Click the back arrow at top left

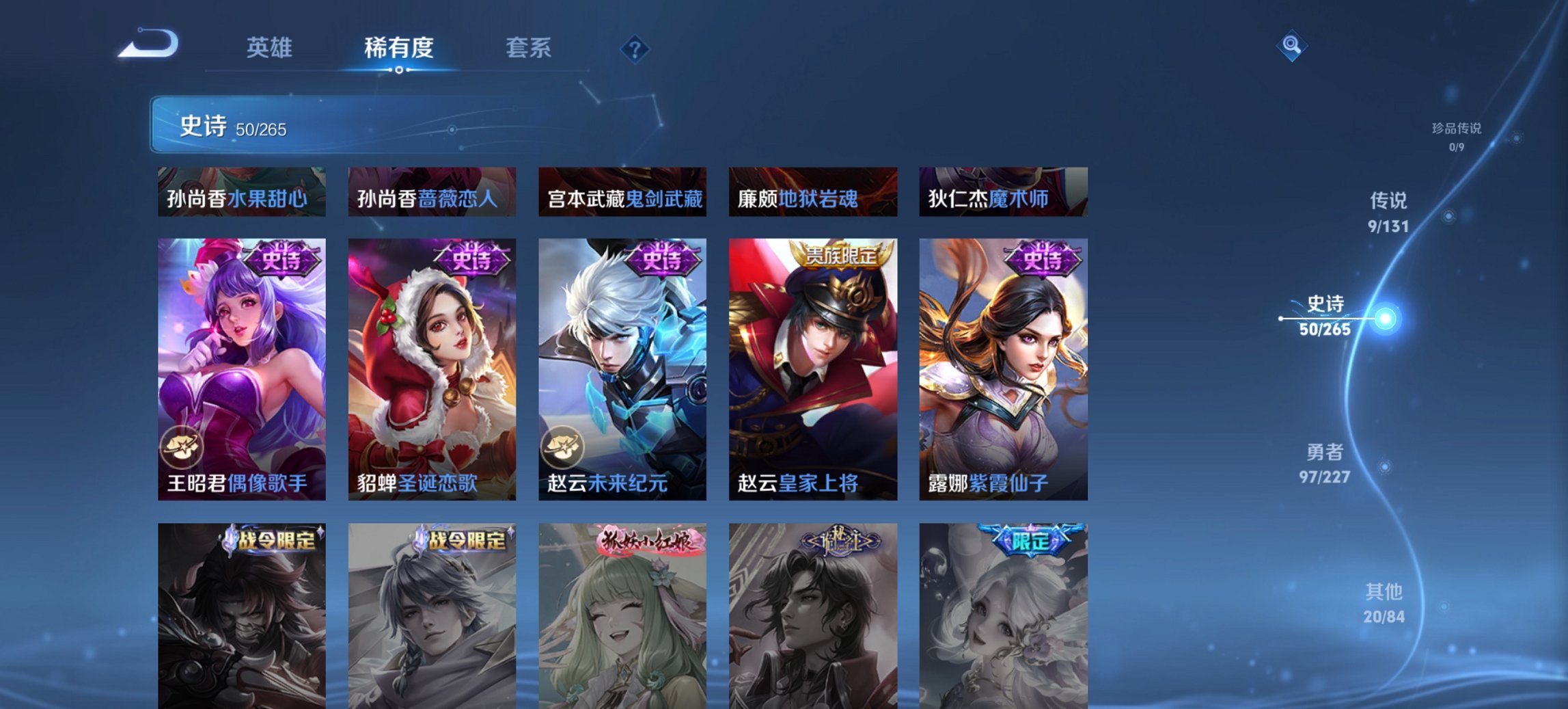[x=147, y=46]
